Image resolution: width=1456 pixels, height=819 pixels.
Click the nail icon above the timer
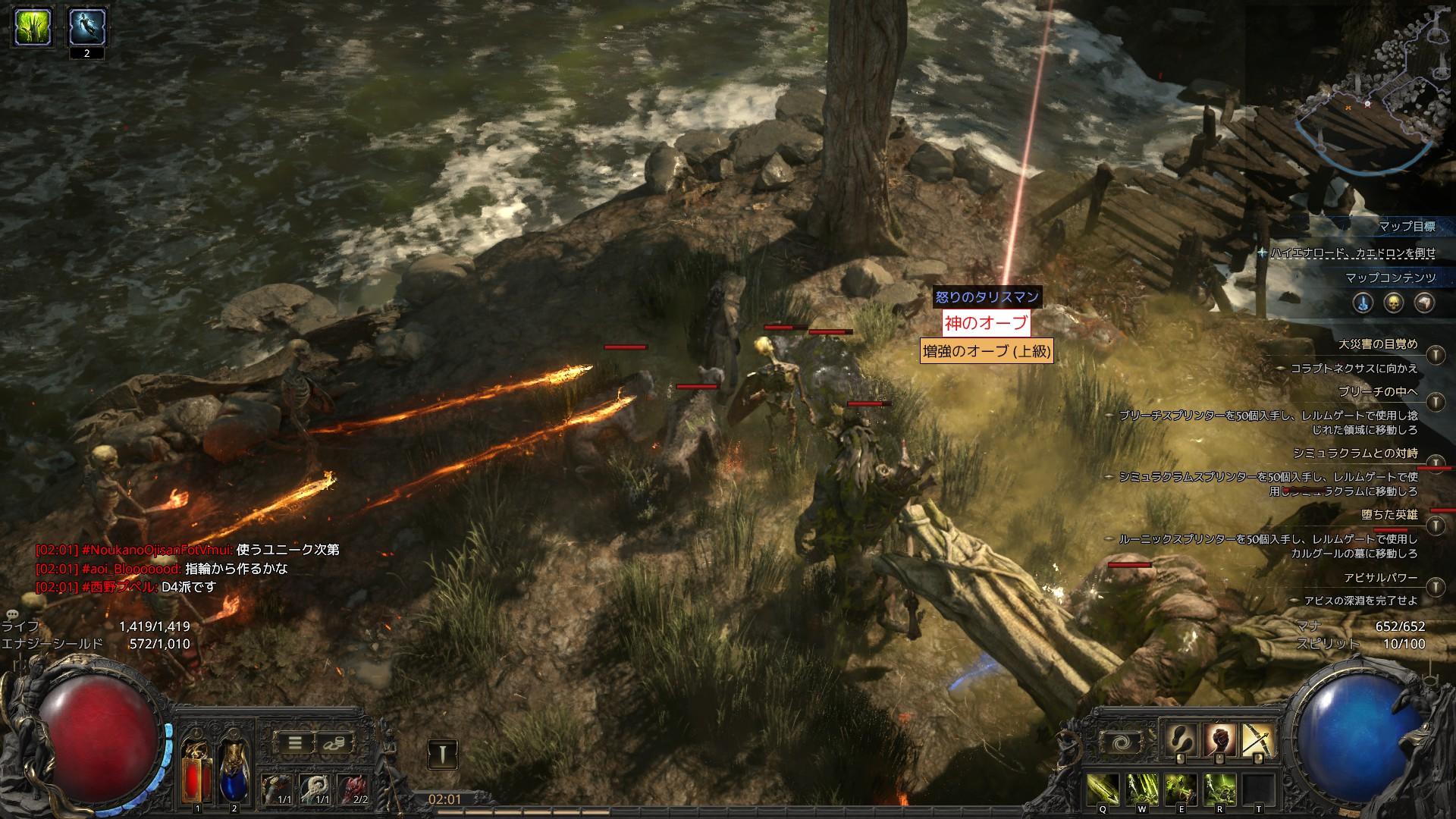point(441,754)
